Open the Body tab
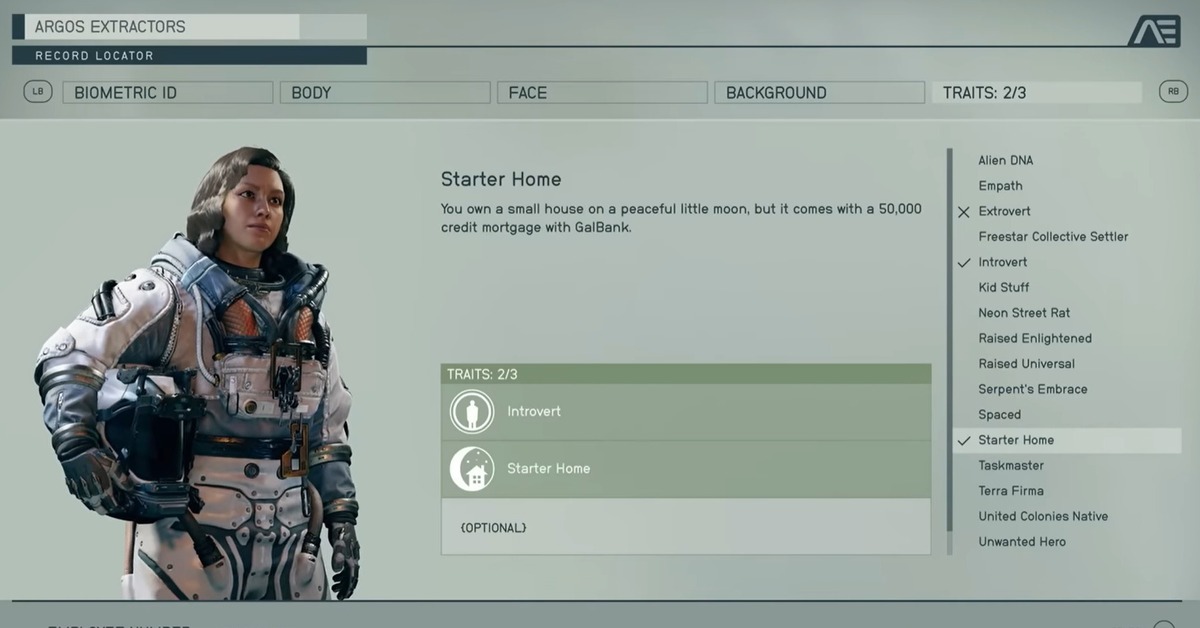This screenshot has width=1200, height=628. click(x=384, y=93)
